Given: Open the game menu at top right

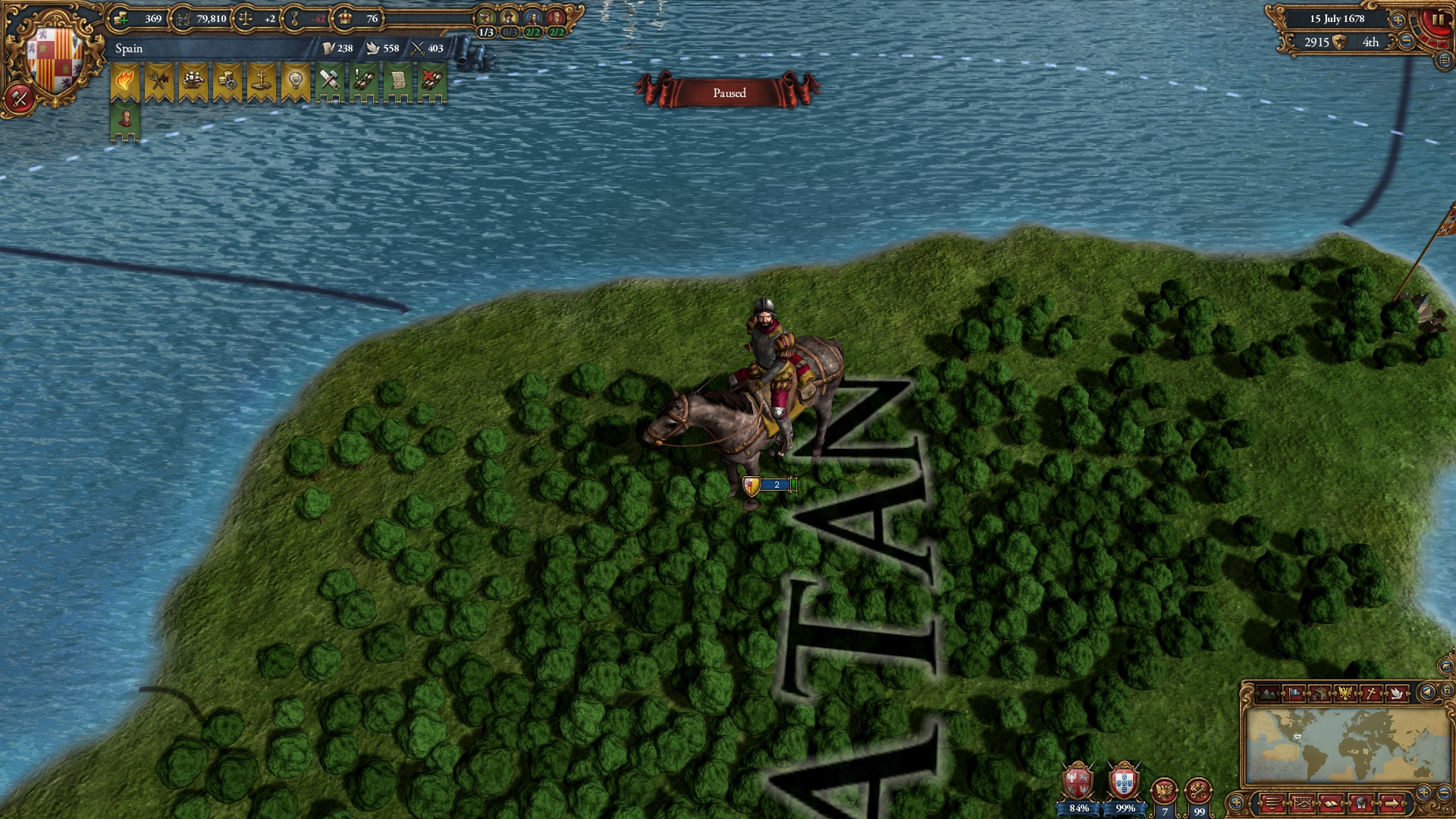Looking at the screenshot, I should coord(1443,61).
